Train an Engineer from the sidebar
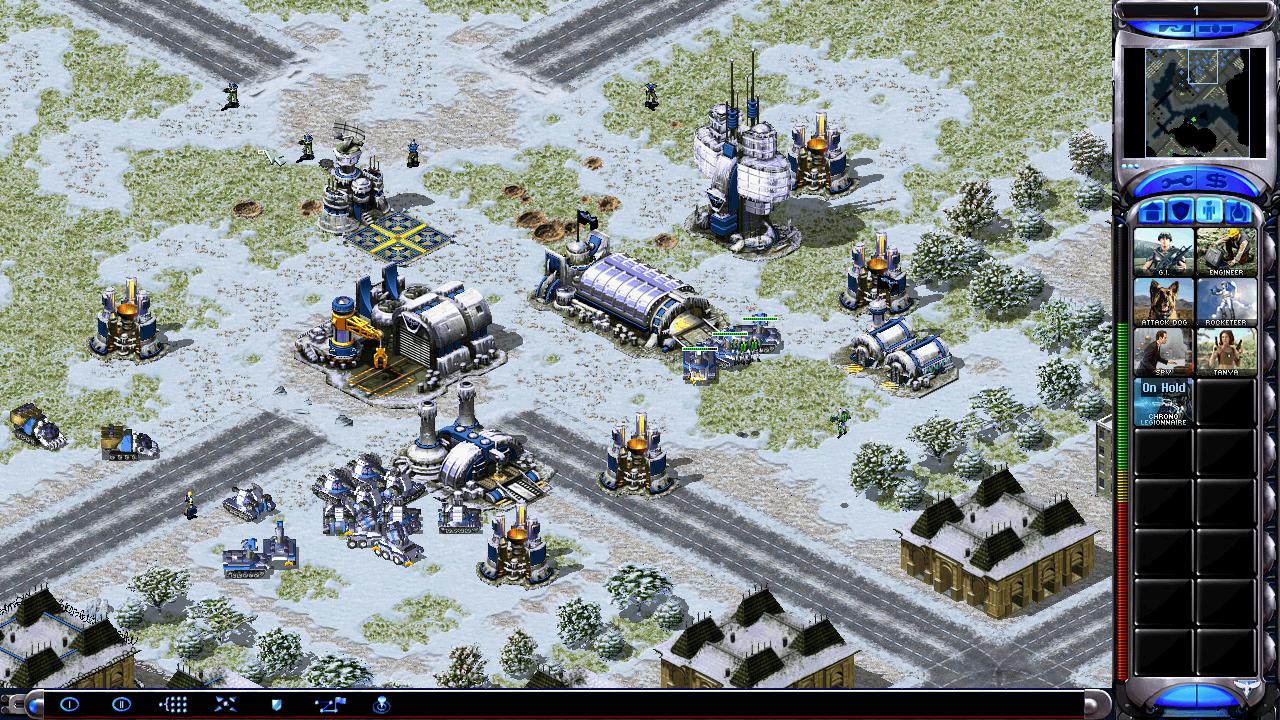 pos(1226,252)
